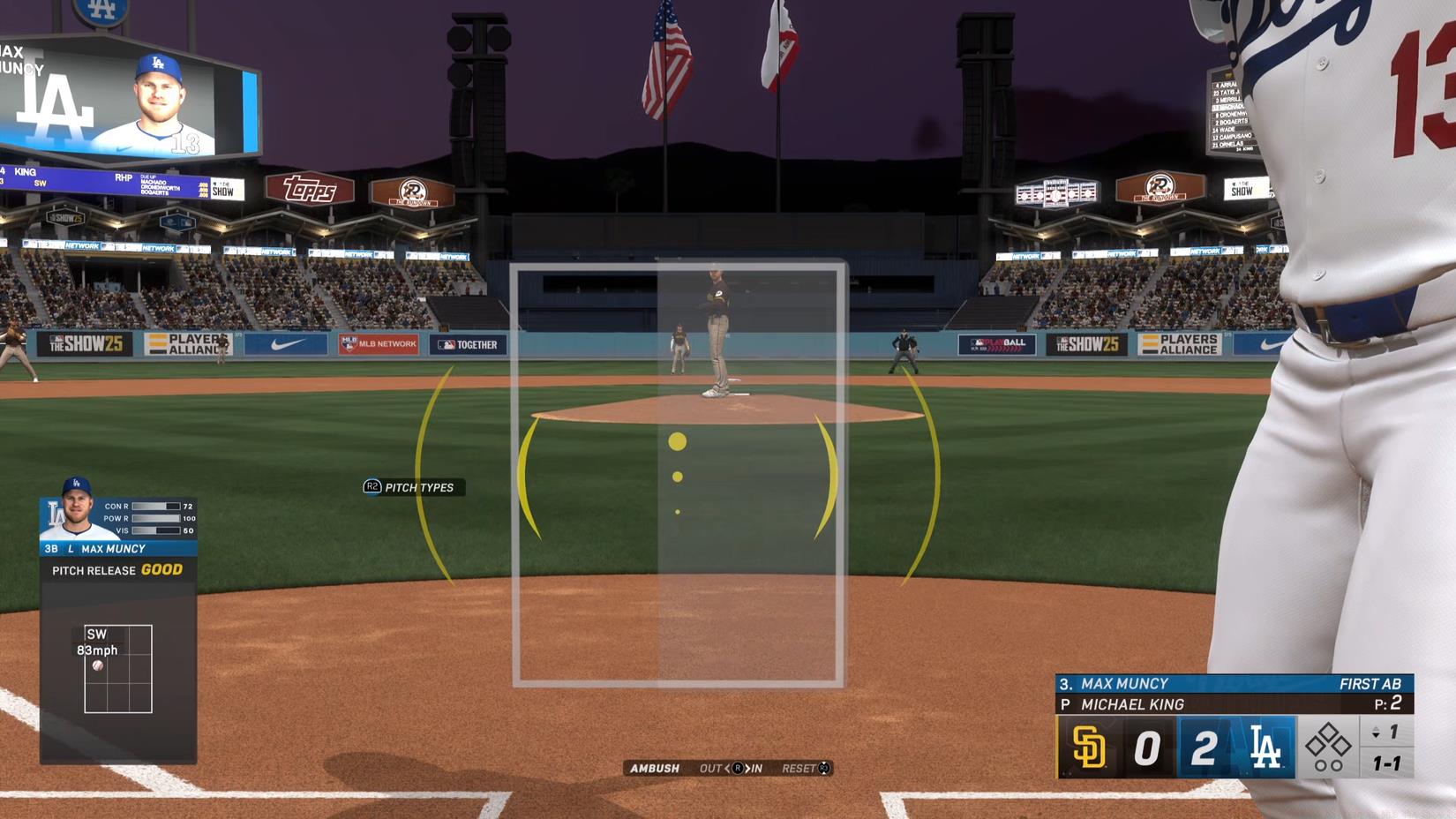Open the PITCH TYPES panel

(x=422, y=487)
